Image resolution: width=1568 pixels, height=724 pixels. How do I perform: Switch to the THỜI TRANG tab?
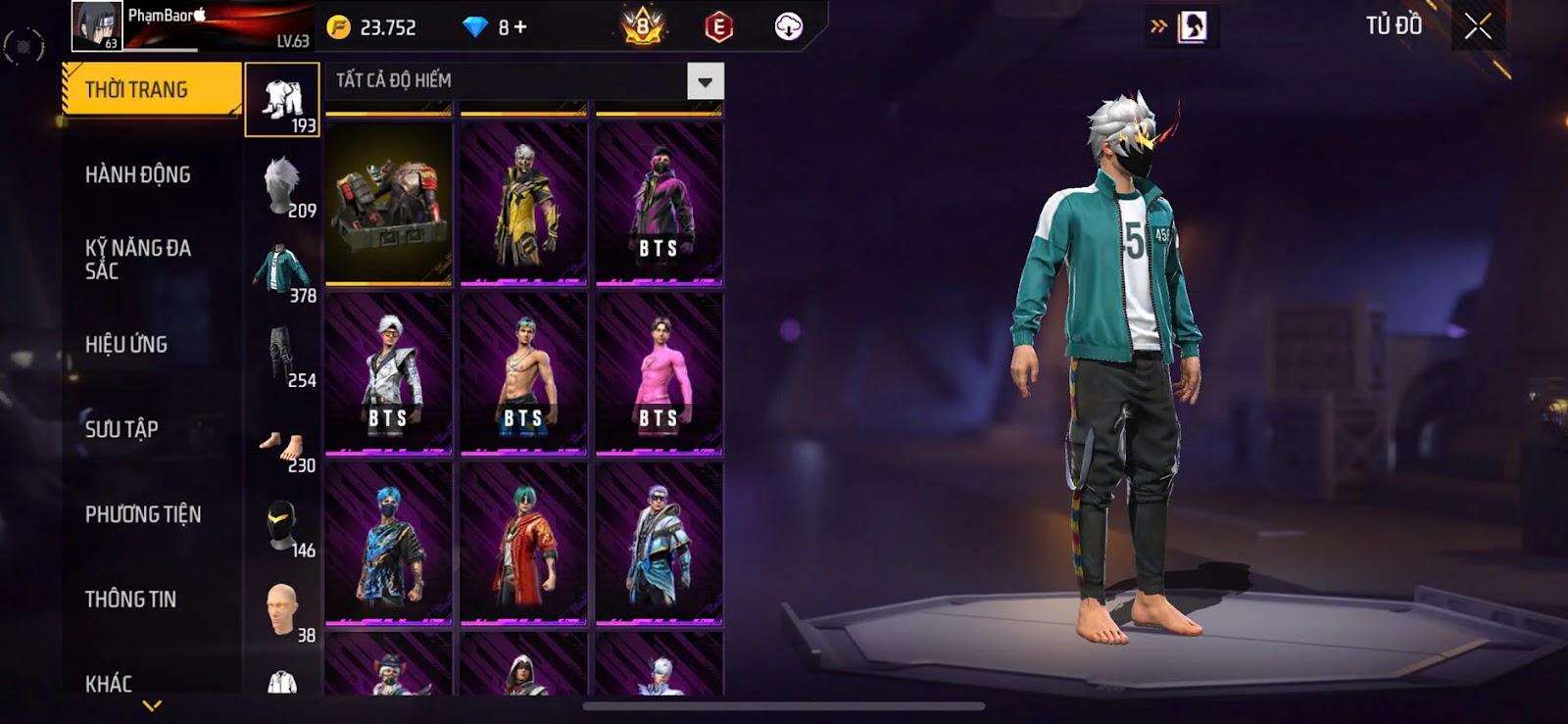(151, 90)
